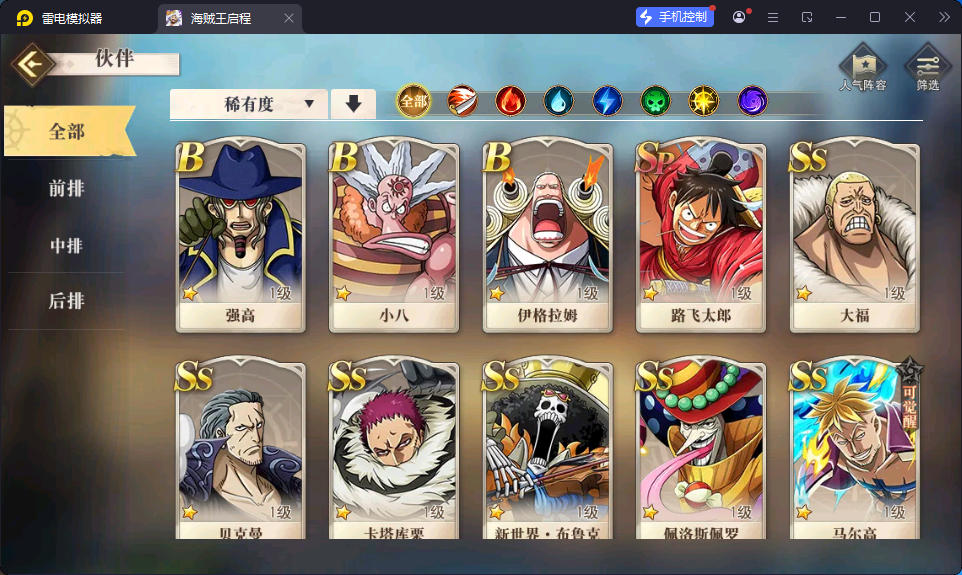Select the 全部 side tab
The width and height of the screenshot is (962, 575).
click(x=67, y=131)
